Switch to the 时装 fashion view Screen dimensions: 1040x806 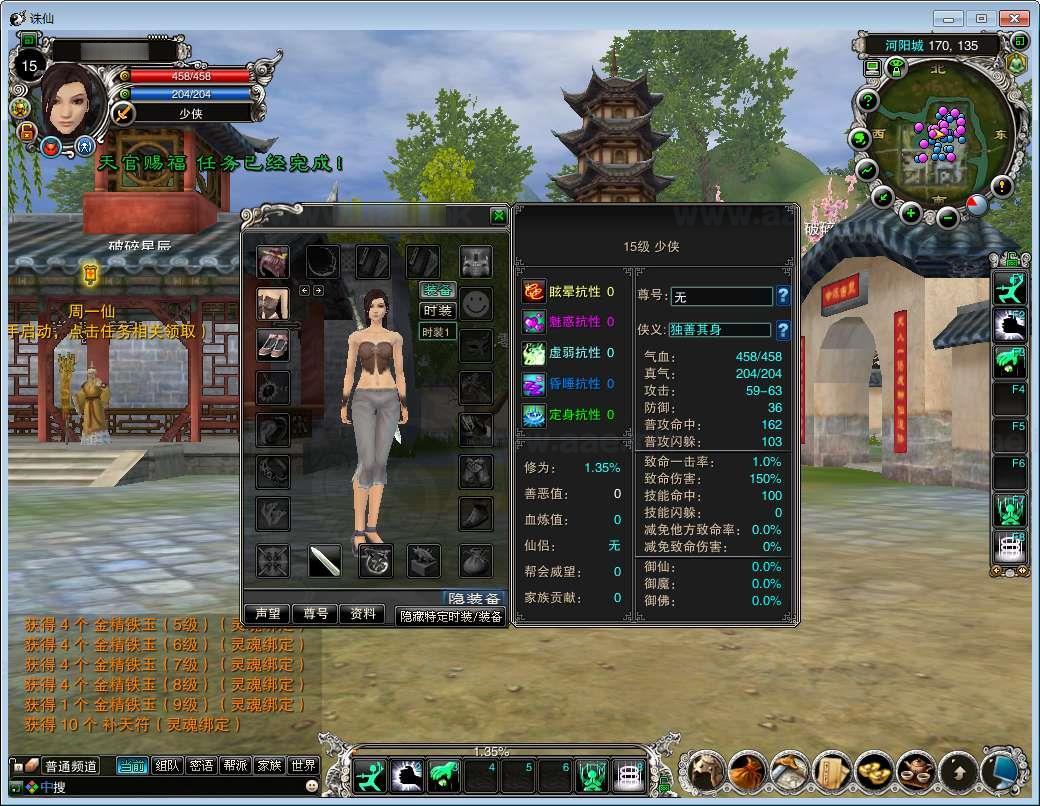(437, 311)
